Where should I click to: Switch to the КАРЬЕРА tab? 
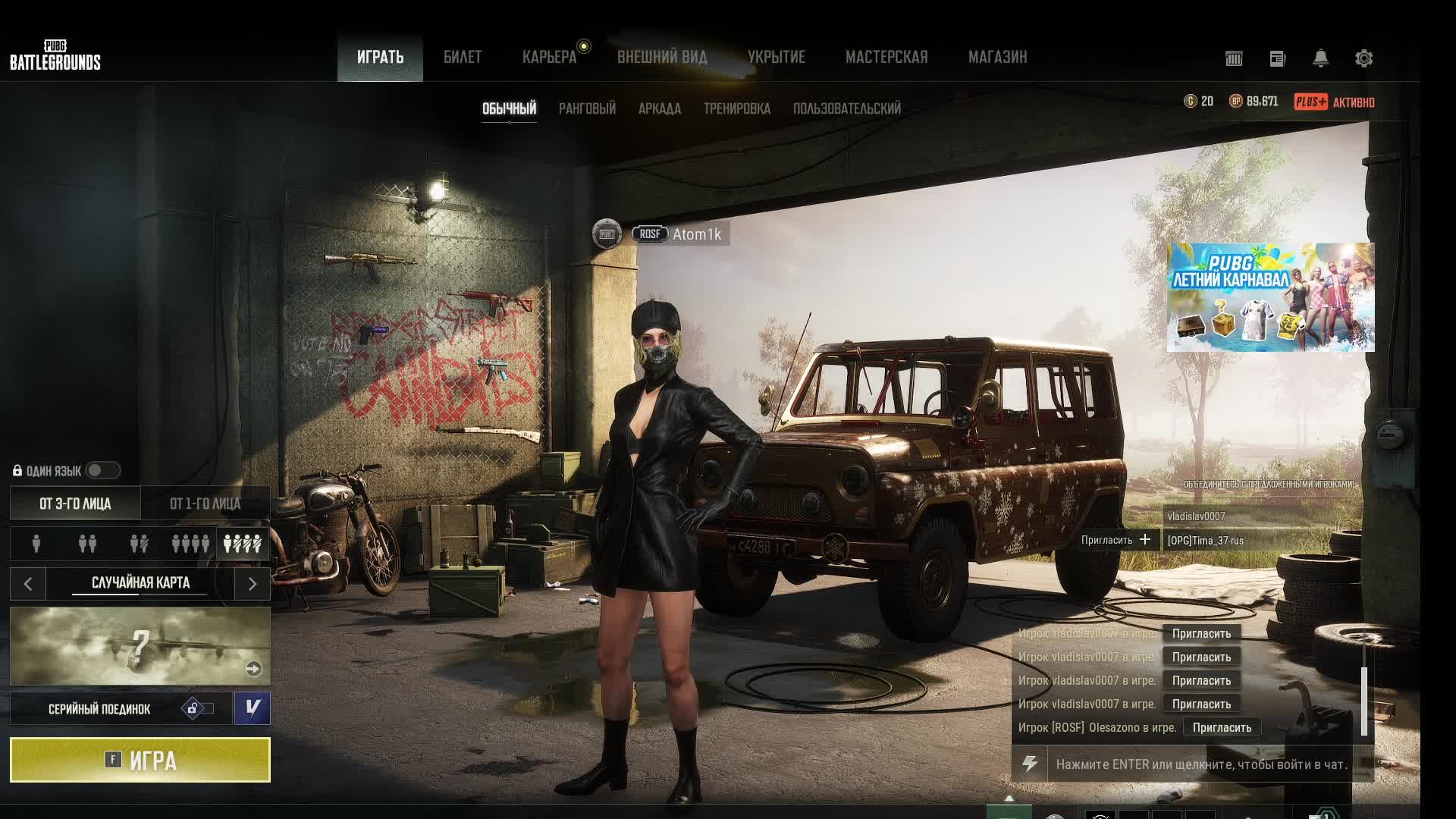[x=549, y=58]
